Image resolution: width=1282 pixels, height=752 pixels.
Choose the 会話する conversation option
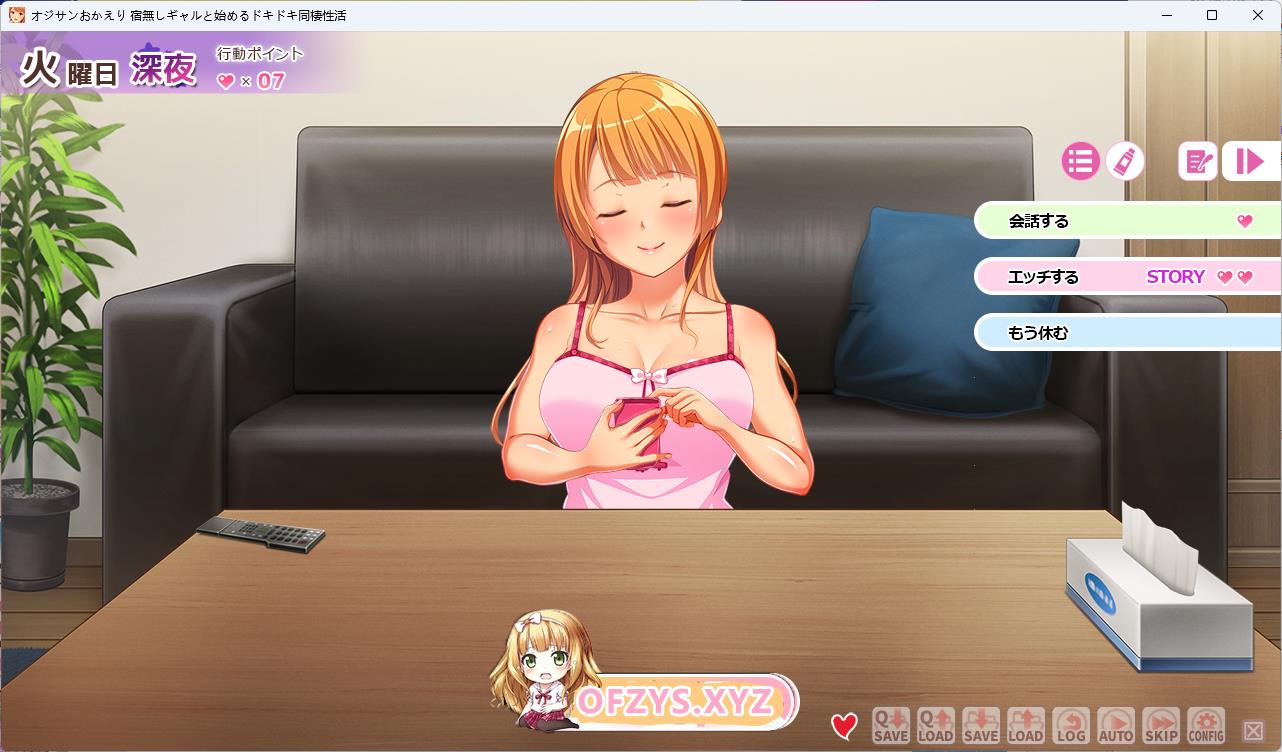[x=1120, y=221]
